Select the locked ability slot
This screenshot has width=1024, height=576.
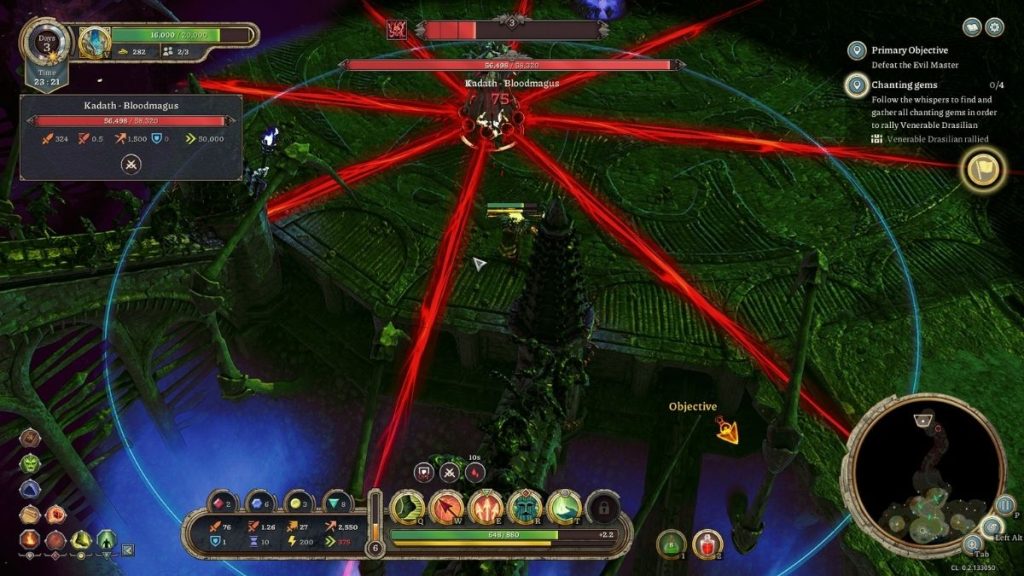(x=602, y=508)
